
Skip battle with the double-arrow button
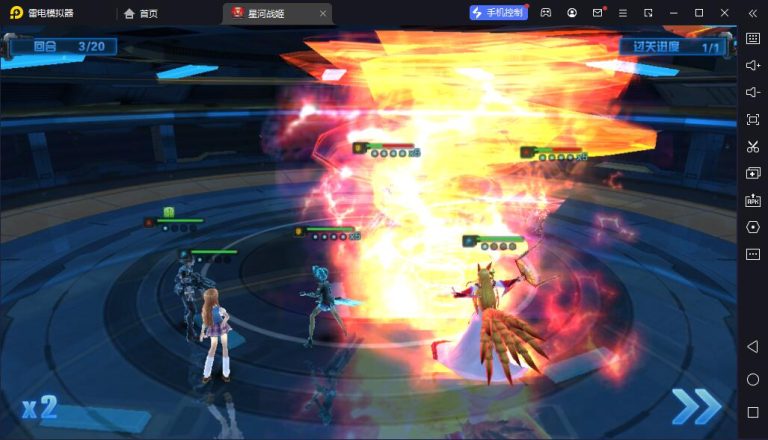[695, 406]
